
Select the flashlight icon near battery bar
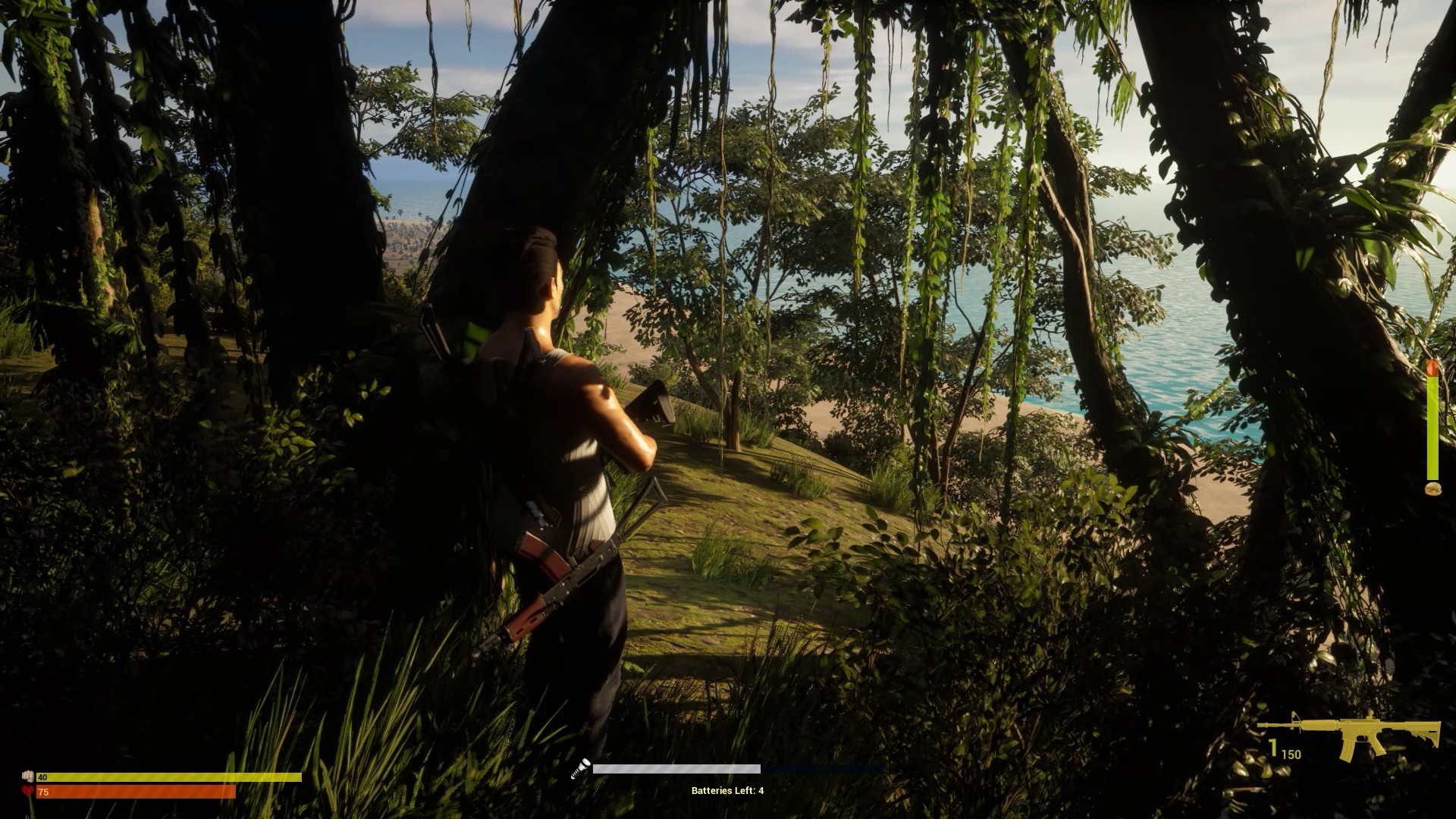582,768
